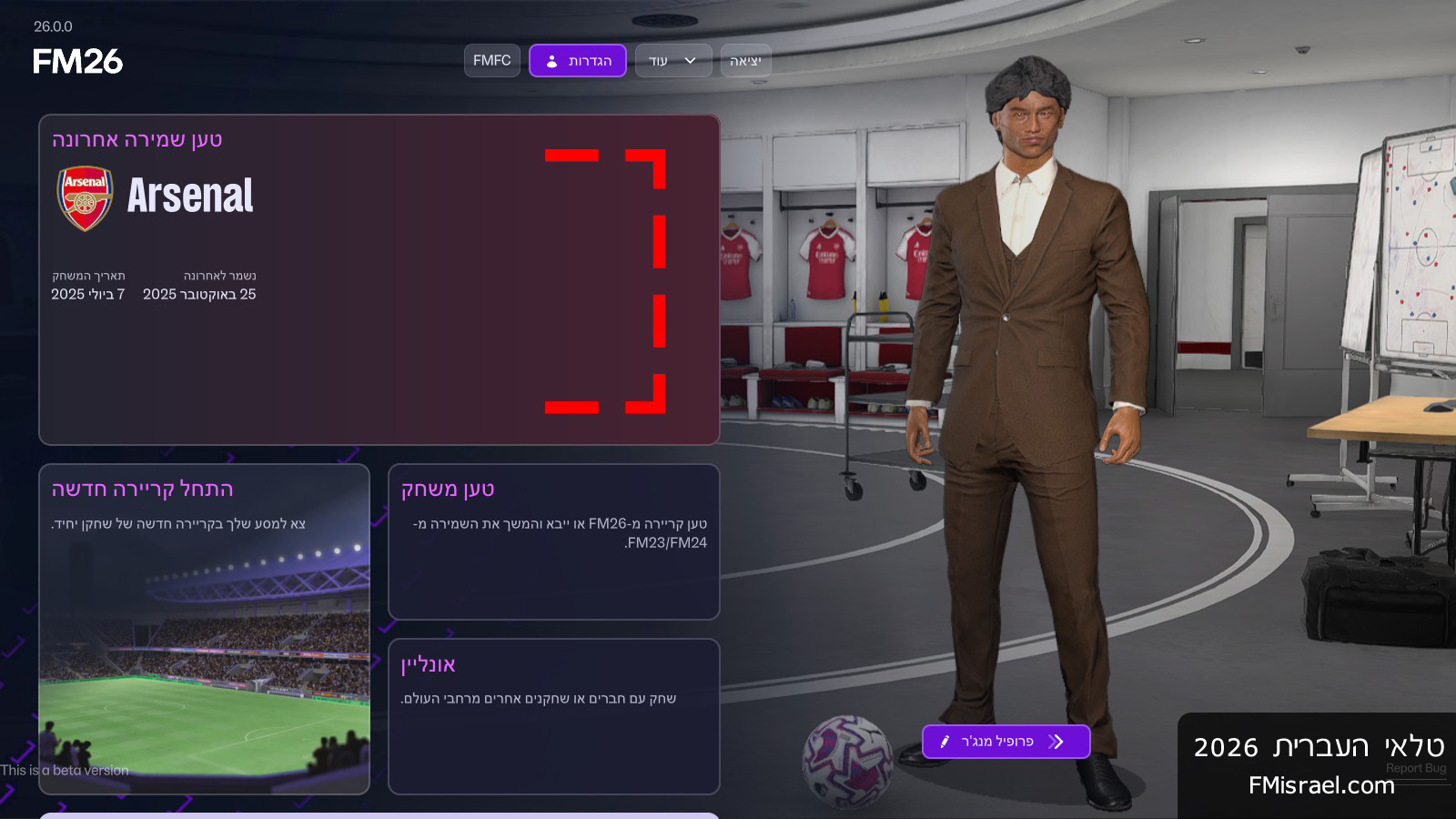Start a new career panel

click(204, 628)
